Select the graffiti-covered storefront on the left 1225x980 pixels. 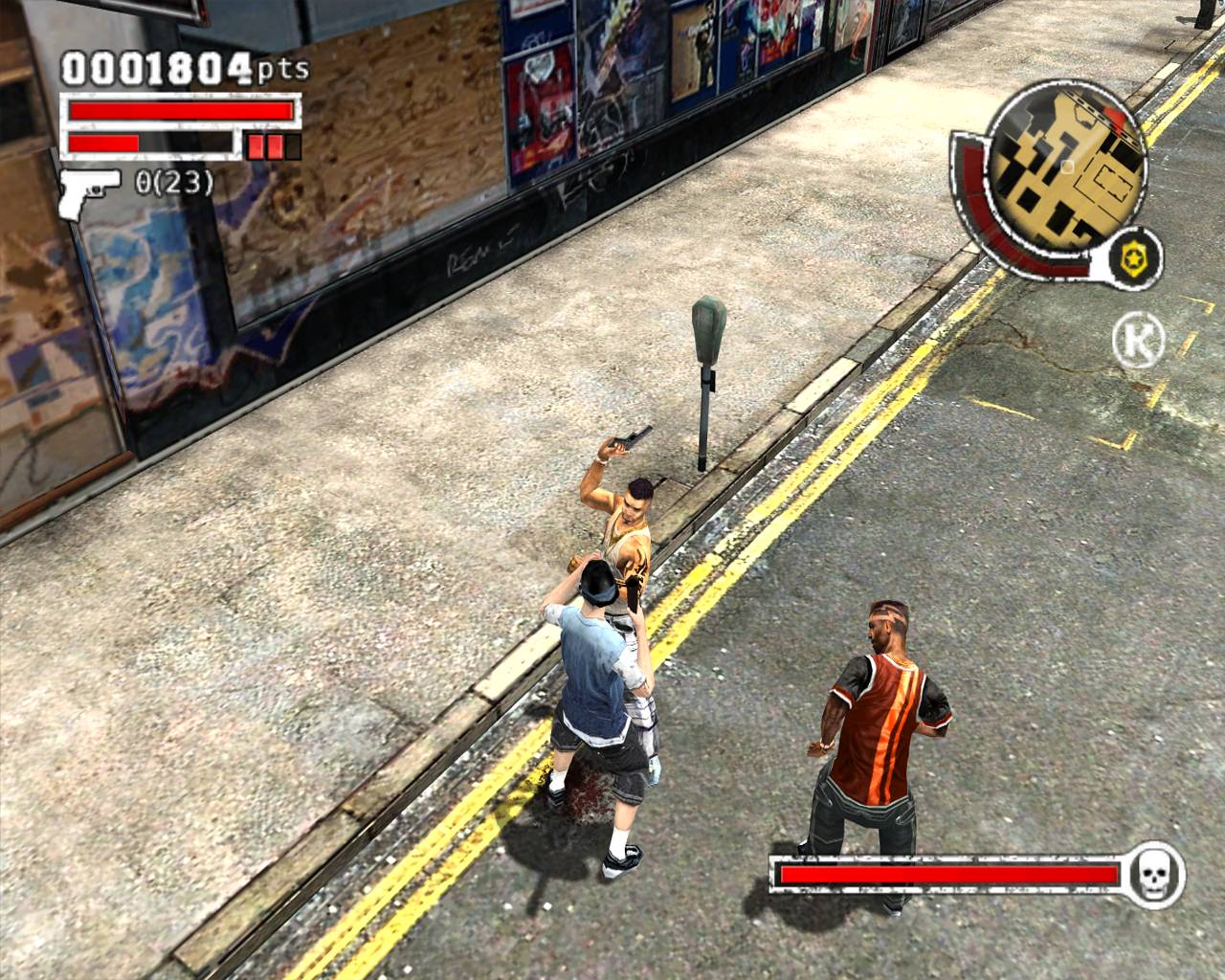tap(144, 316)
